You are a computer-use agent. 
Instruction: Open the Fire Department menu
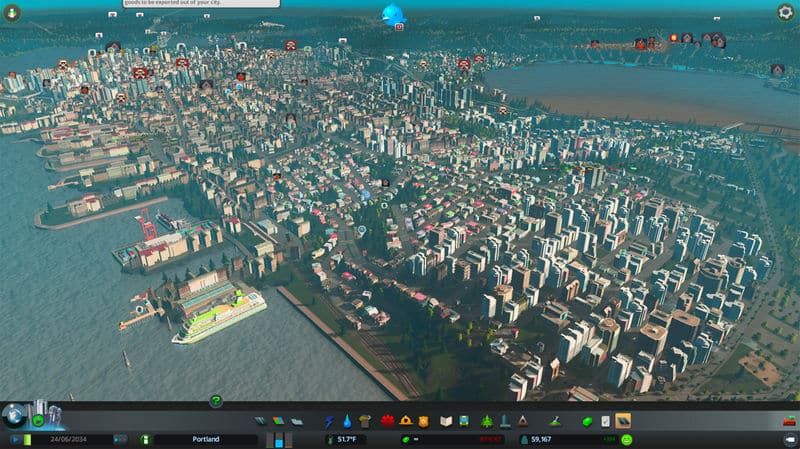406,421
